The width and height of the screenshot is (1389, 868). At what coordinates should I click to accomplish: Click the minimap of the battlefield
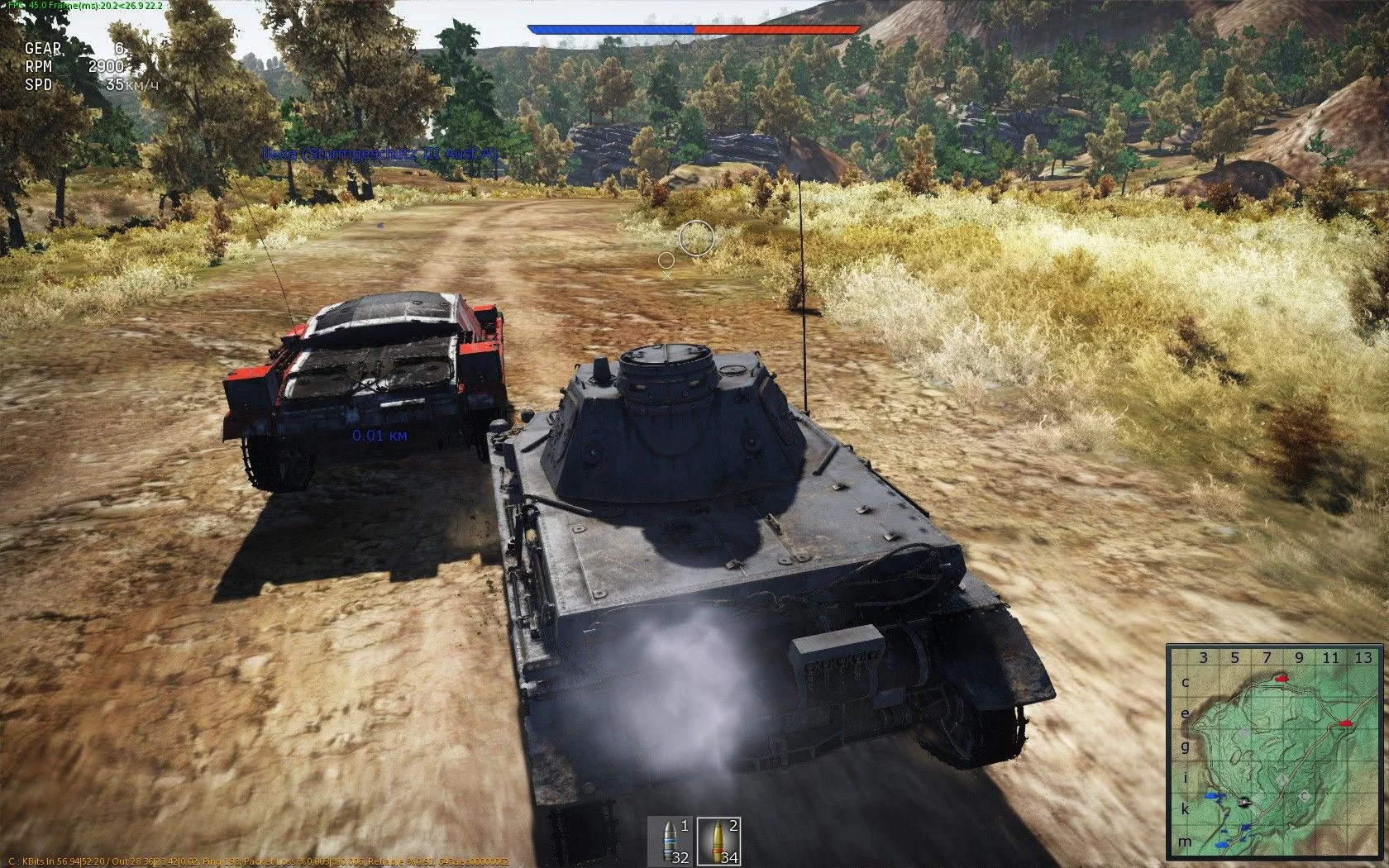coord(1277,754)
